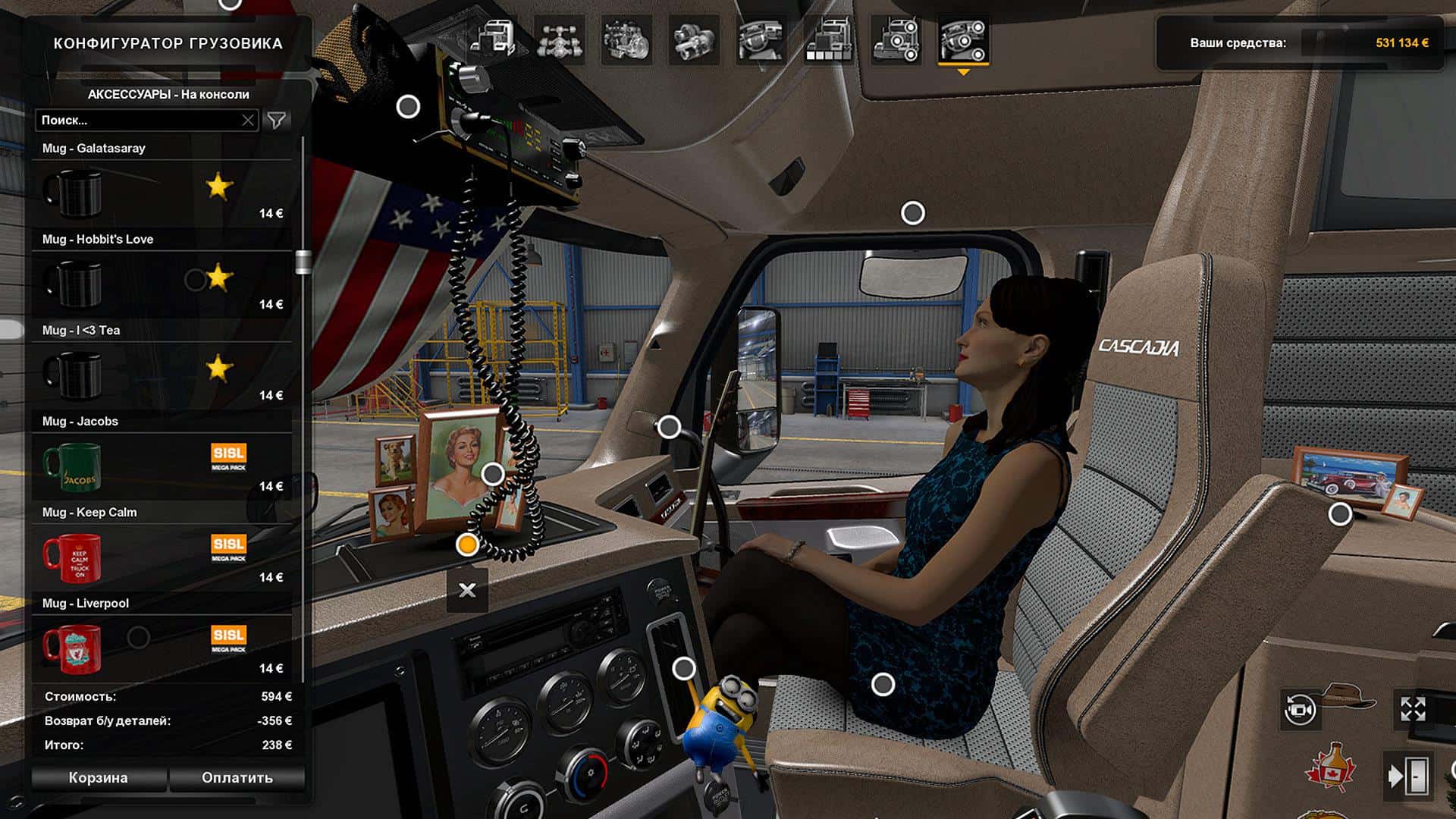Switch to the engine category tab

pyautogui.click(x=626, y=39)
